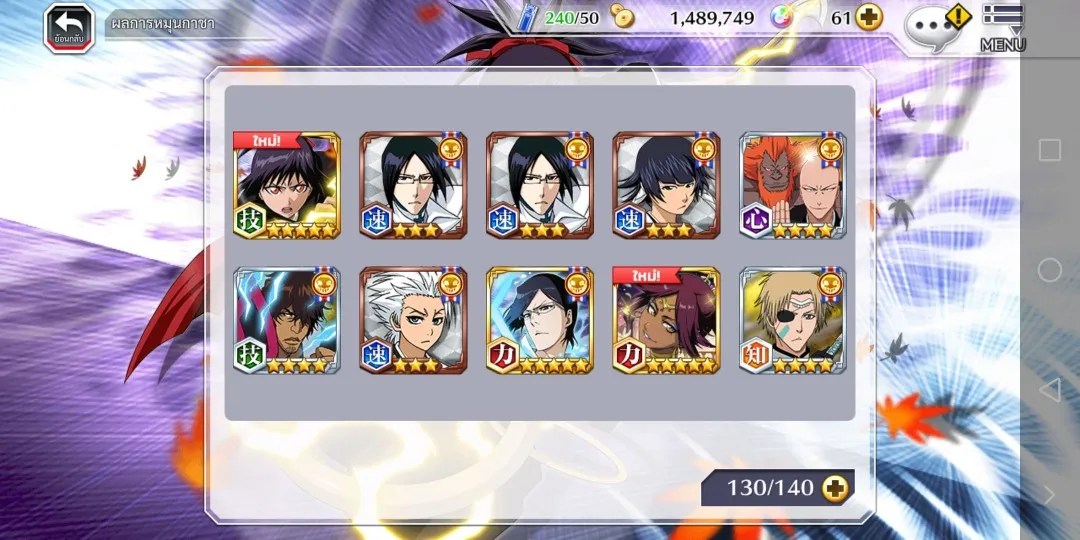Pick the white-haired Hitsugaya three-star card
The image size is (1080, 540).
coord(413,320)
